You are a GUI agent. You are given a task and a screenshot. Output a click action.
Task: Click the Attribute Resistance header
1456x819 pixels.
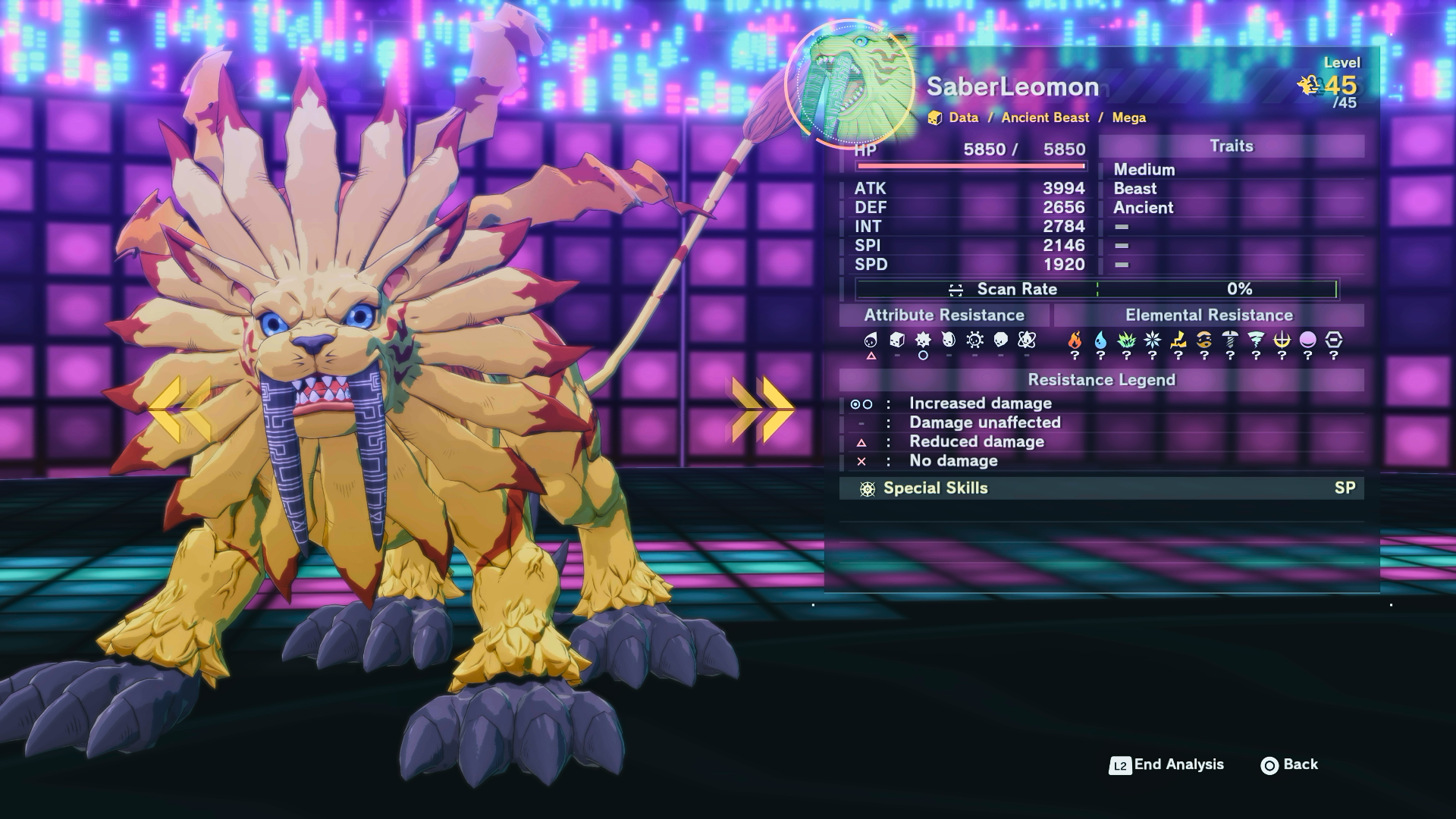click(944, 315)
